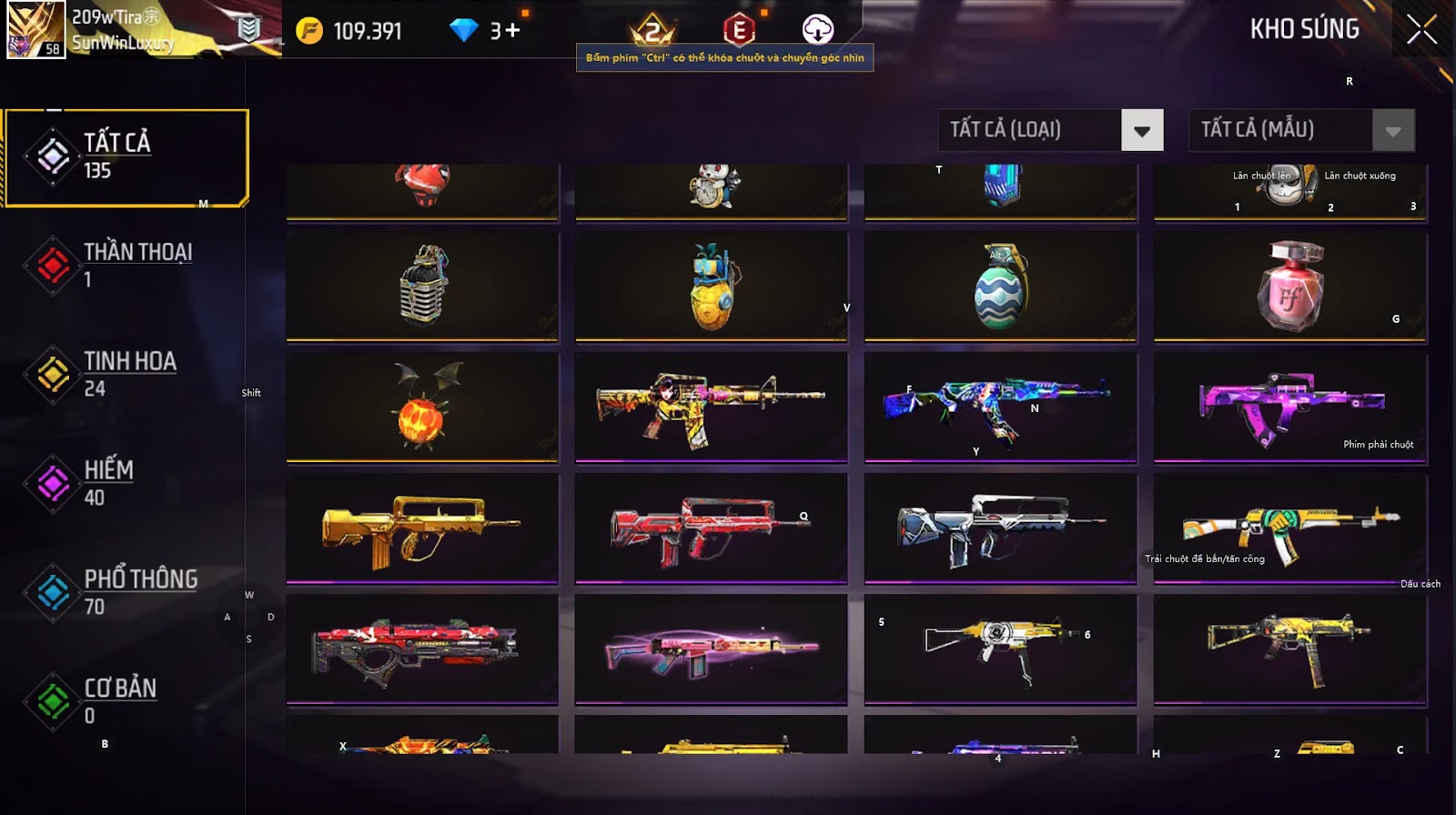Choose the golden FAMAS skin
Screen dimensions: 1456x815
coord(422,528)
